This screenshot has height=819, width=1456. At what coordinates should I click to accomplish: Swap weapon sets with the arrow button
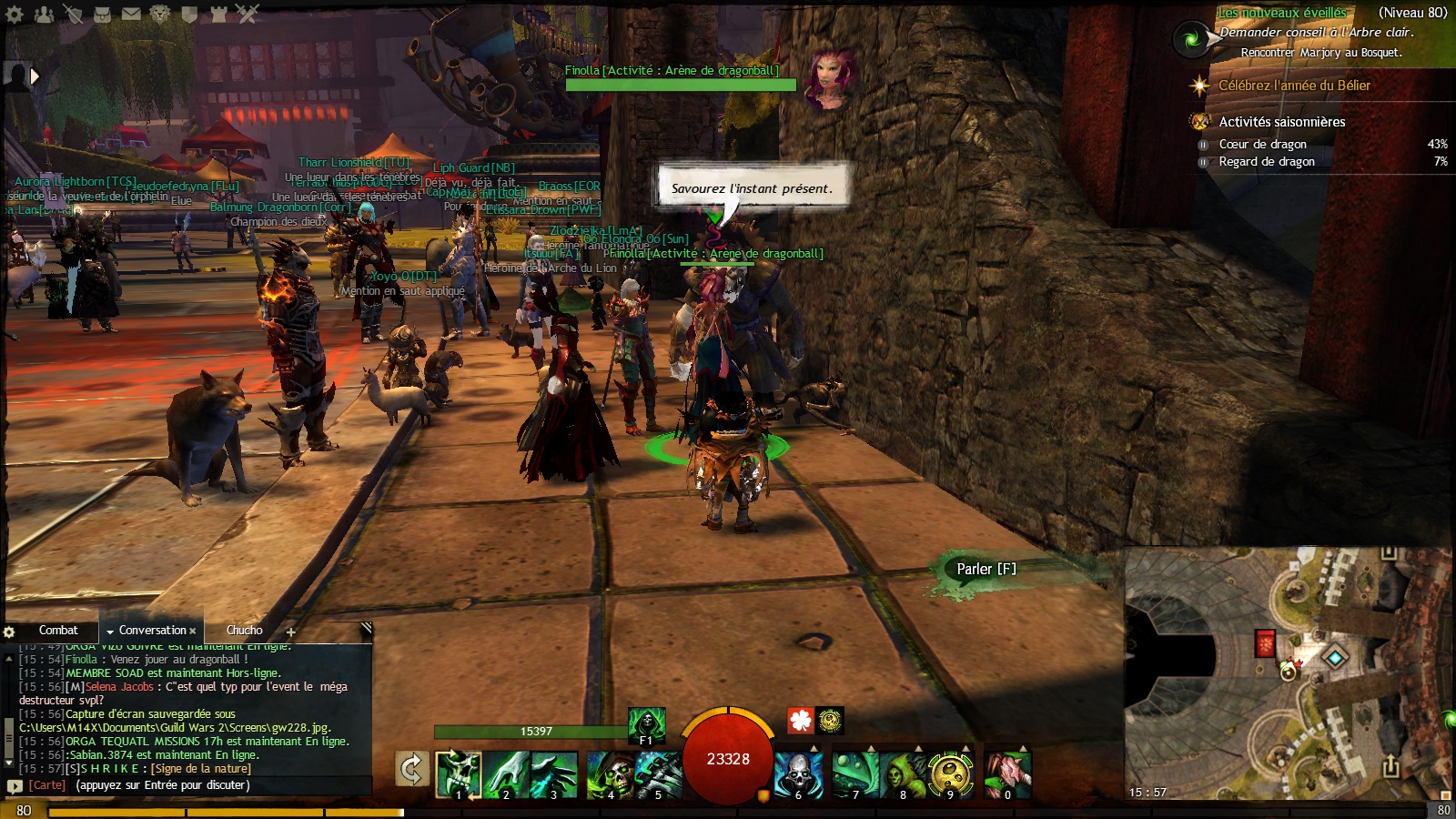[411, 770]
